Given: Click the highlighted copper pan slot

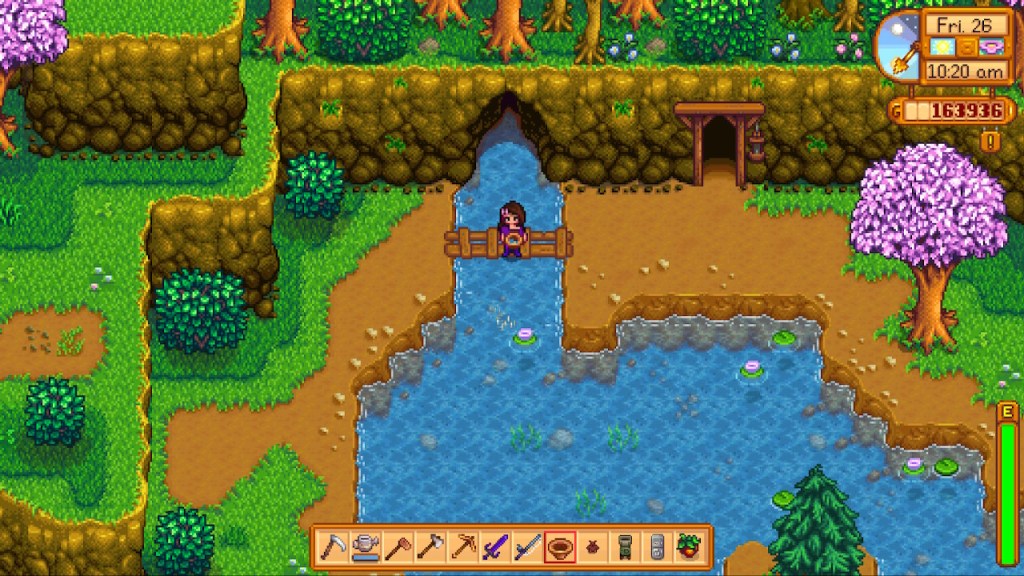Looking at the screenshot, I should pos(559,547).
